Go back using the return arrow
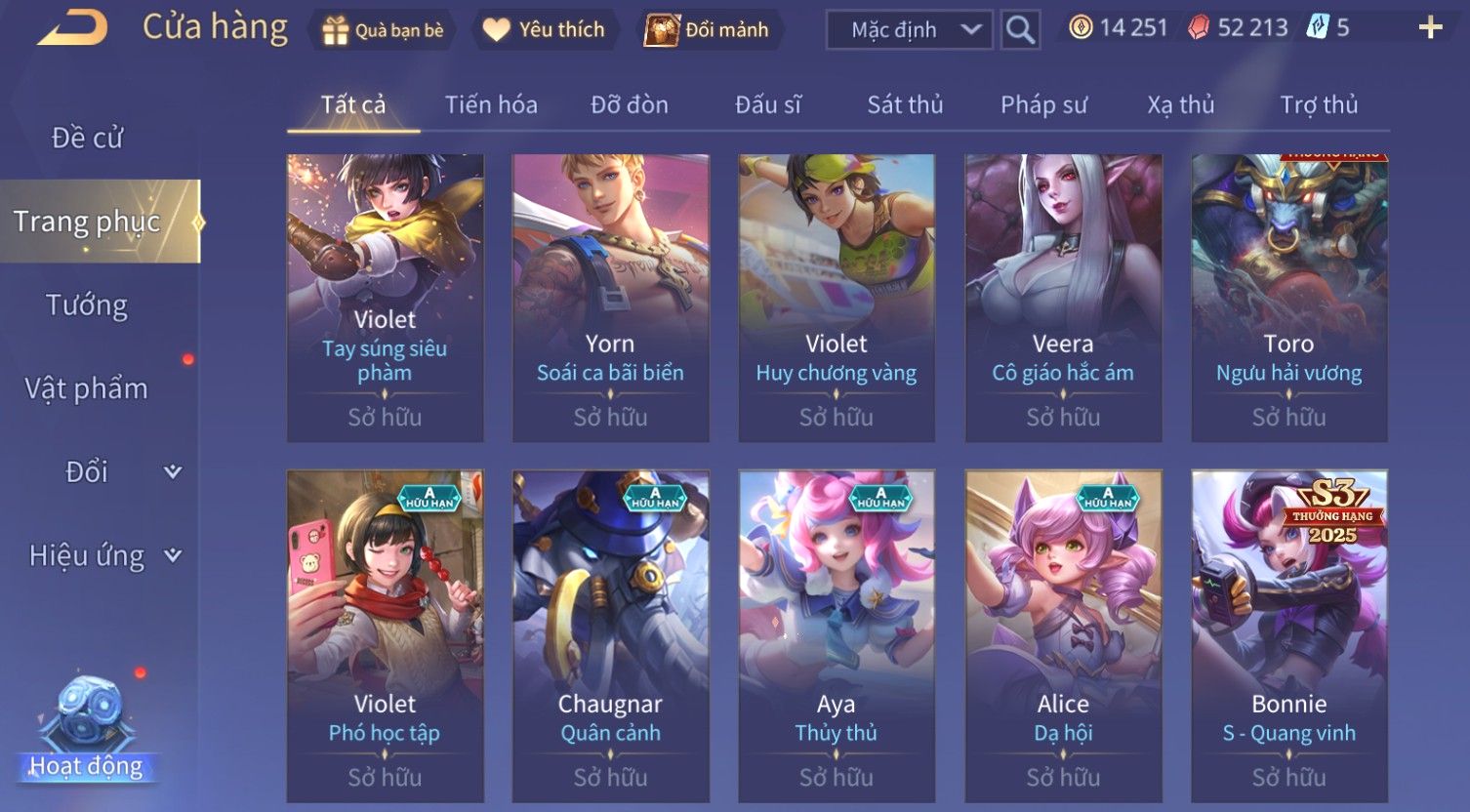This screenshot has height=812, width=1470. click(73, 28)
